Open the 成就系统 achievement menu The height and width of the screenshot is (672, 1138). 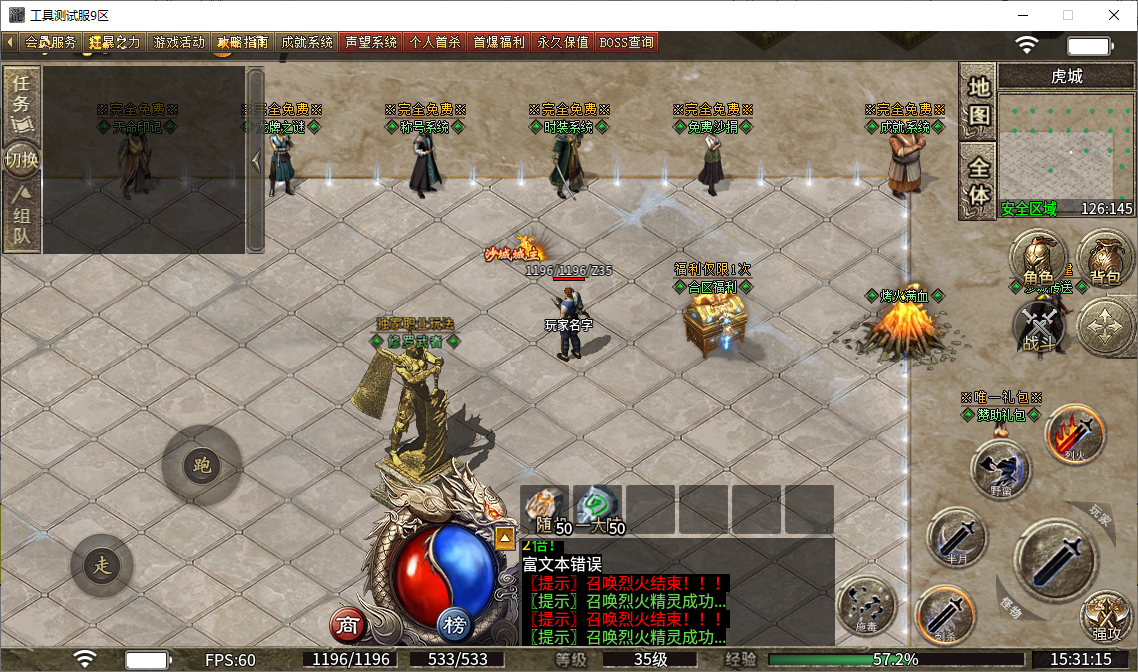pyautogui.click(x=307, y=42)
